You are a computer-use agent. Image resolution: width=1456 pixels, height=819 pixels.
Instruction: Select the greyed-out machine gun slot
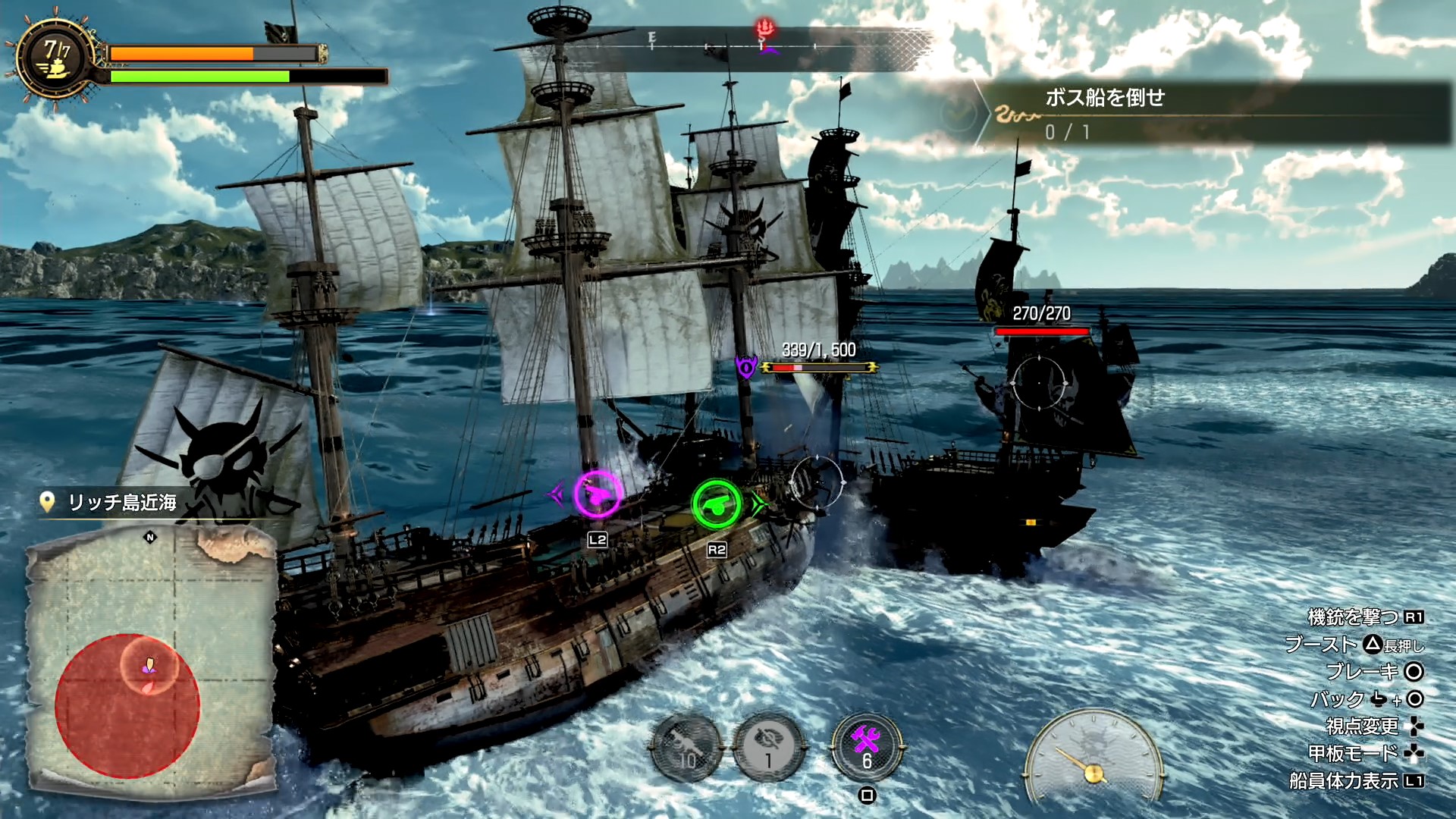click(687, 748)
